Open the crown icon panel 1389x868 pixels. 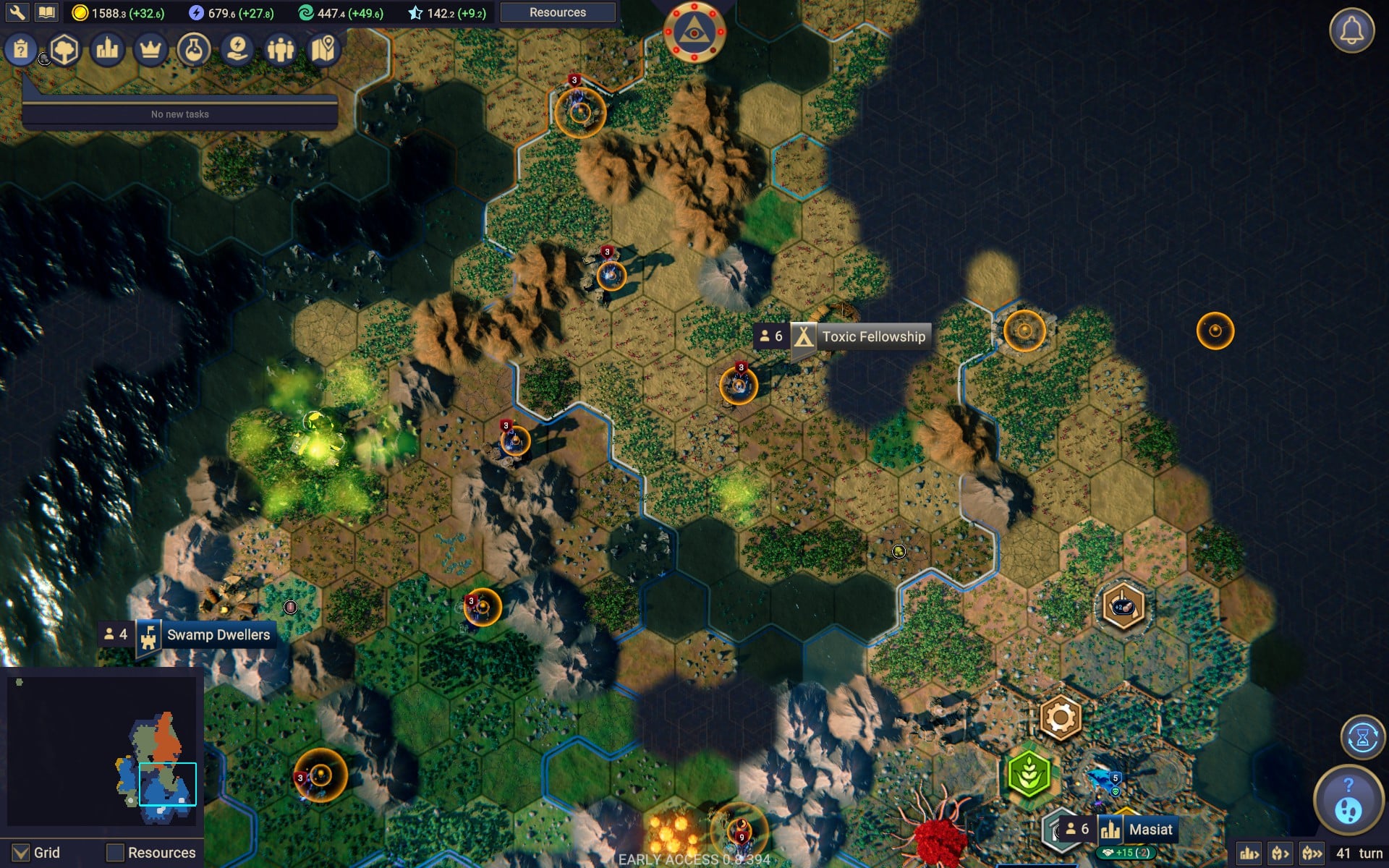click(150, 50)
